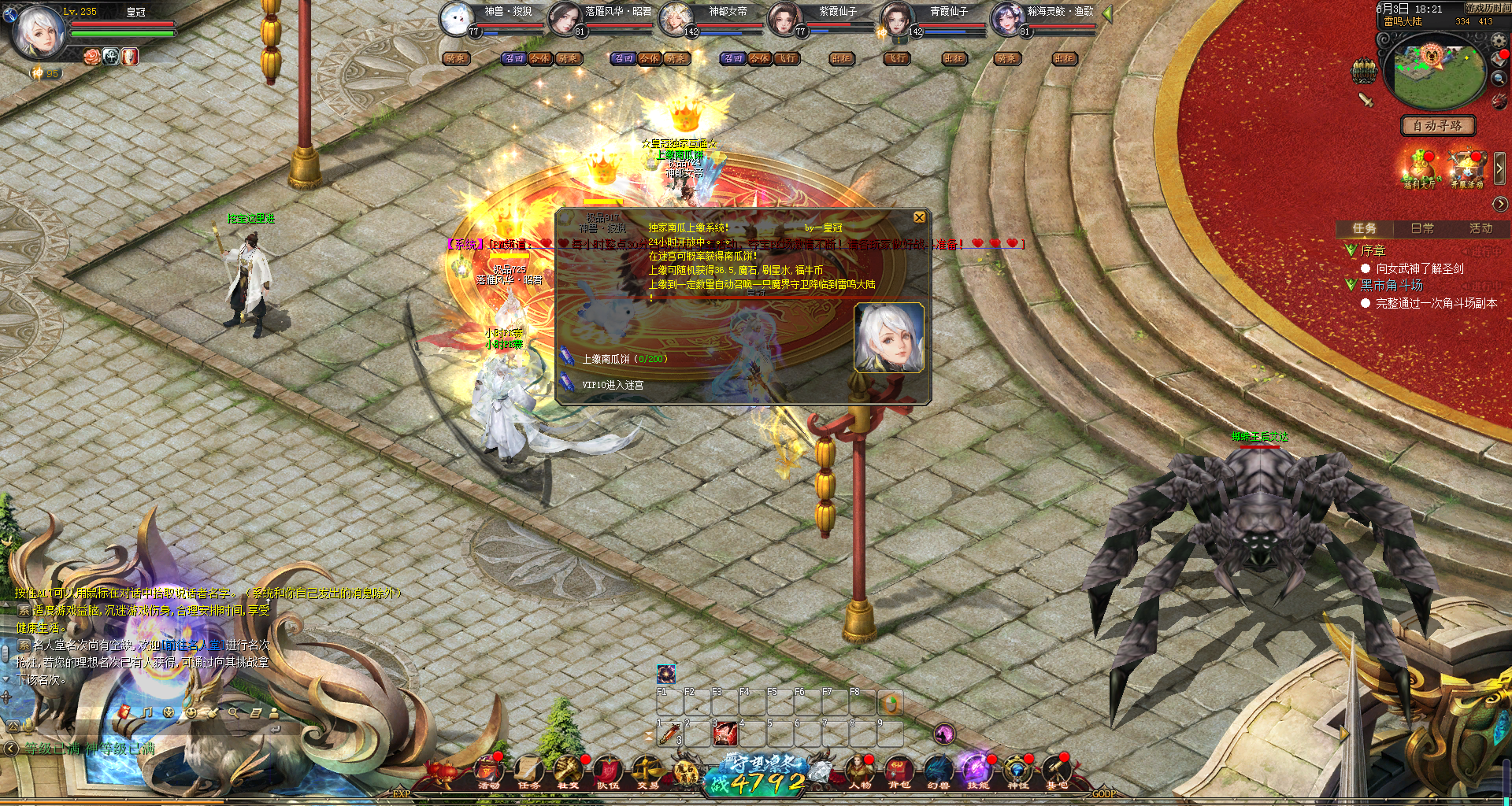1512x806 pixels.
Task: Select quest objective 向女武神了解圣剑
Action: [x=1419, y=269]
